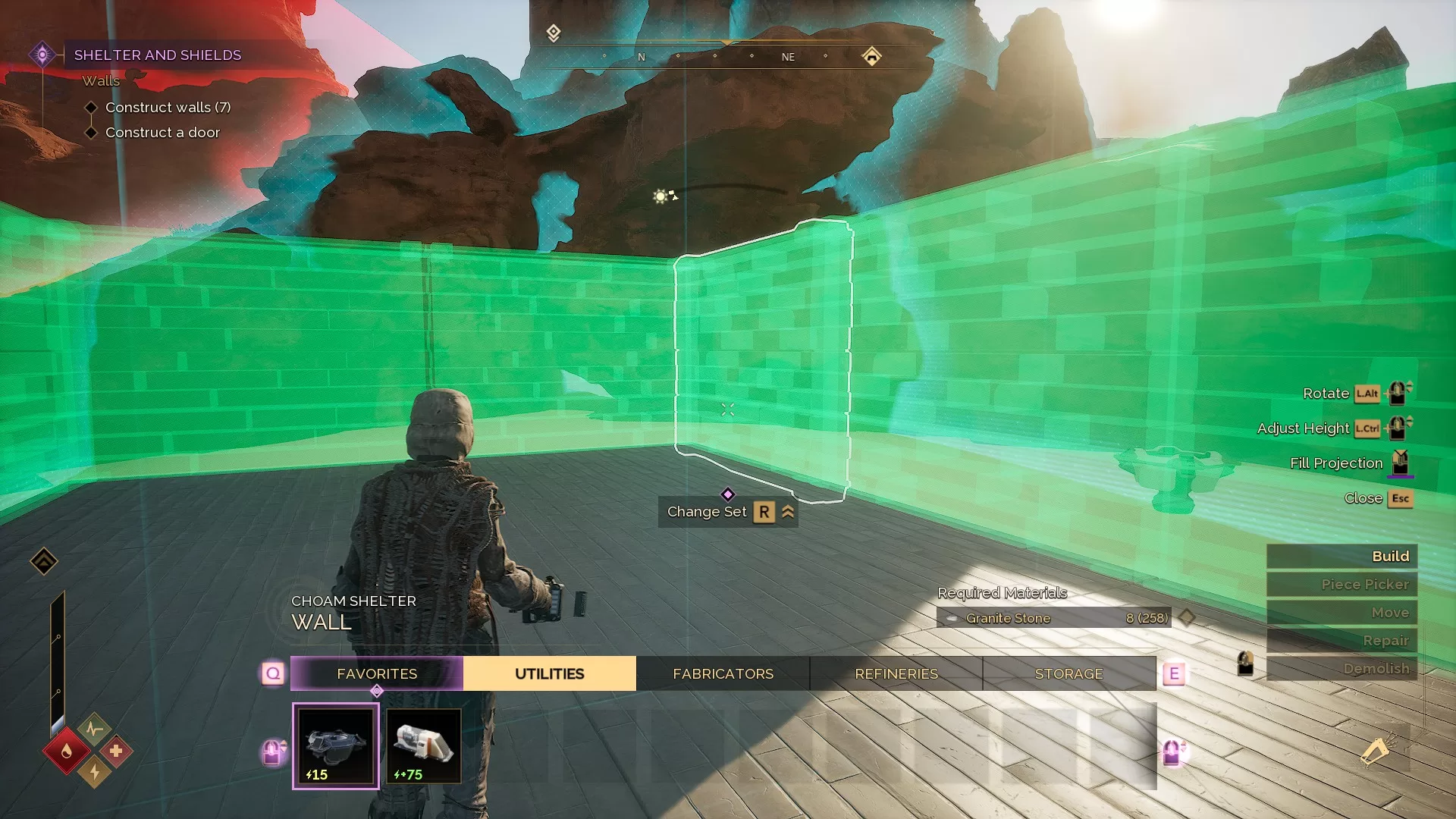Image resolution: width=1456 pixels, height=819 pixels.
Task: Switch to the Storage tab
Action: (1068, 673)
